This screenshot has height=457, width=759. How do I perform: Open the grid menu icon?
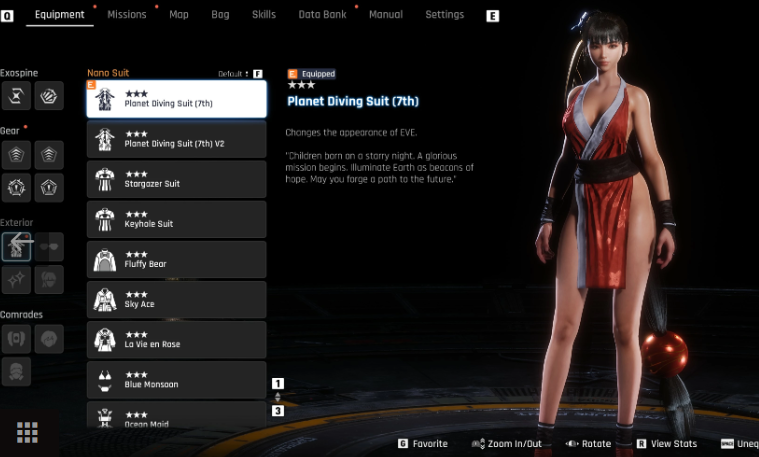click(27, 432)
